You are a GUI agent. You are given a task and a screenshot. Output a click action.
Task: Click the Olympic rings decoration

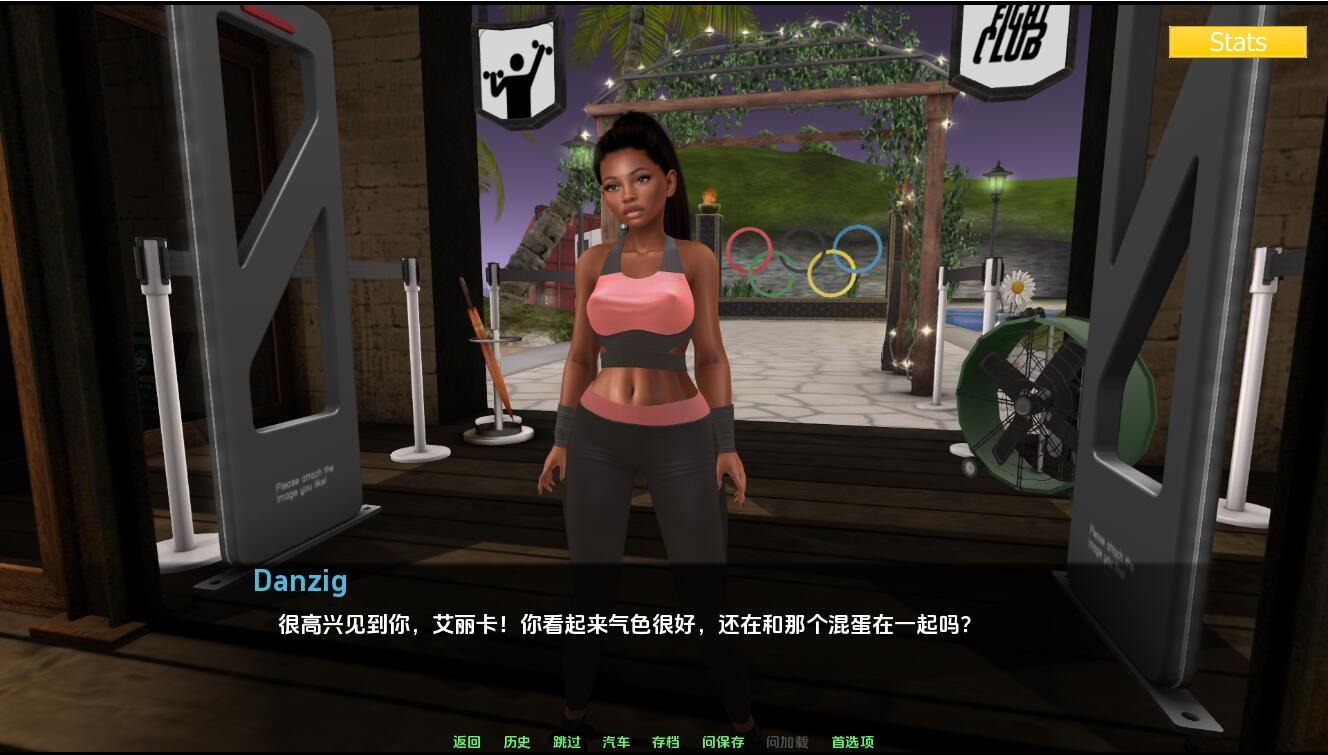pos(803,256)
